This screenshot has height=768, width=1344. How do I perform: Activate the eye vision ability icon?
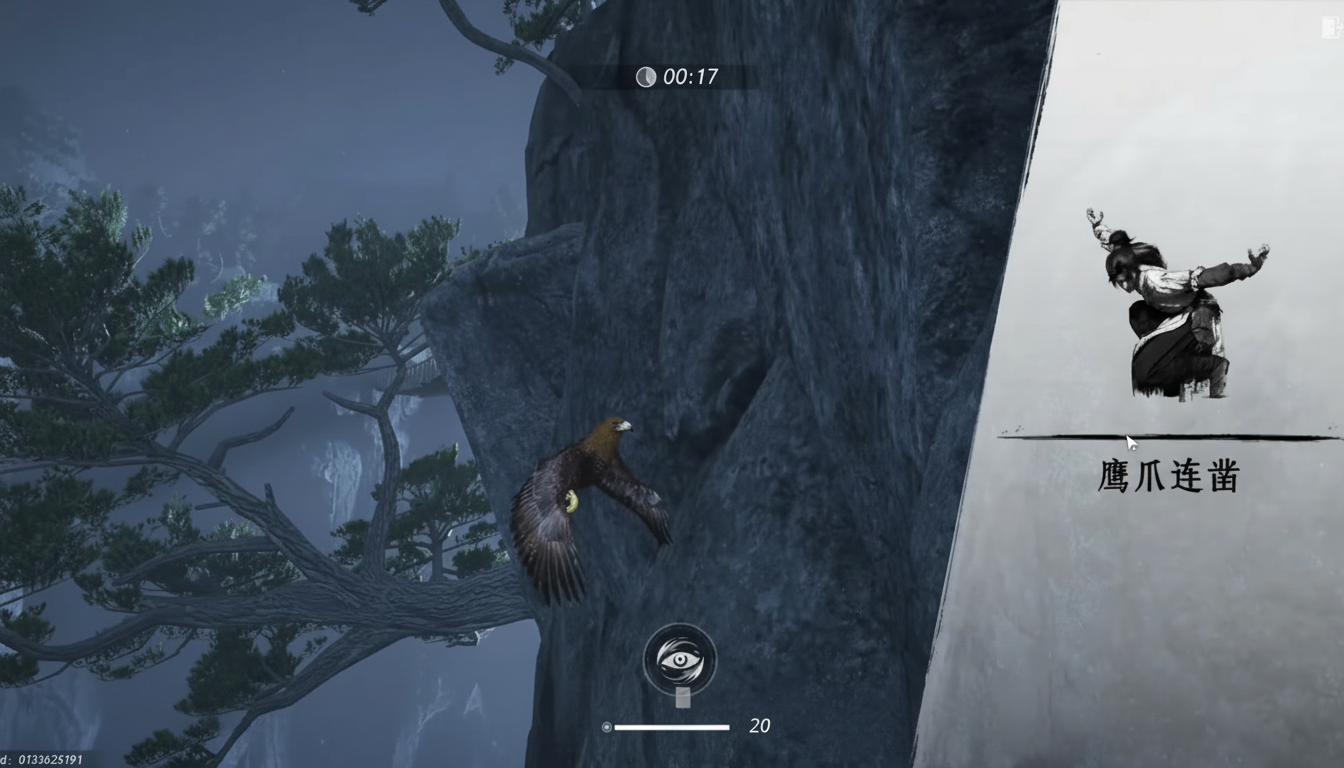click(x=679, y=658)
